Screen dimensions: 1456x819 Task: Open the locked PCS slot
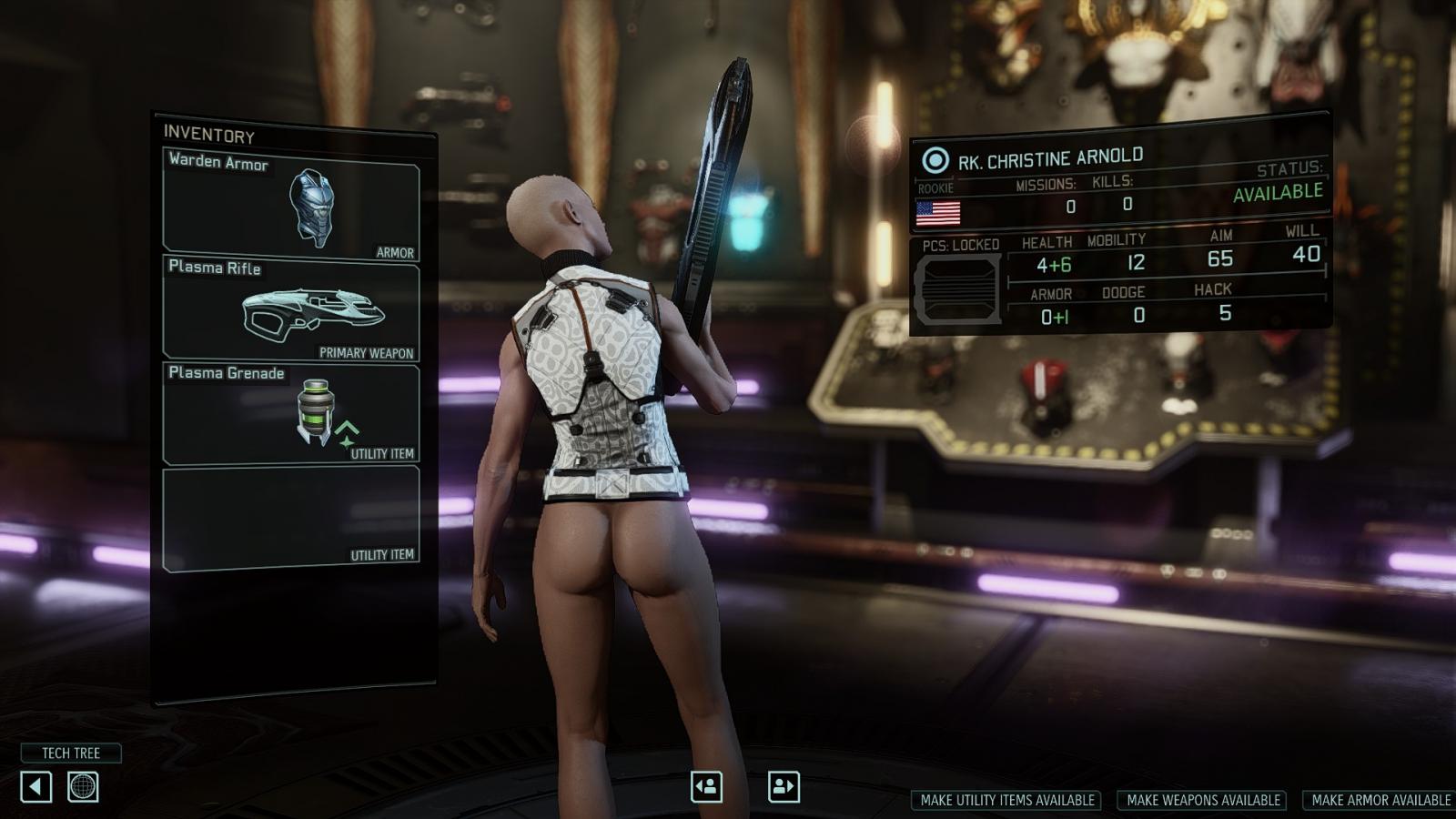[957, 289]
